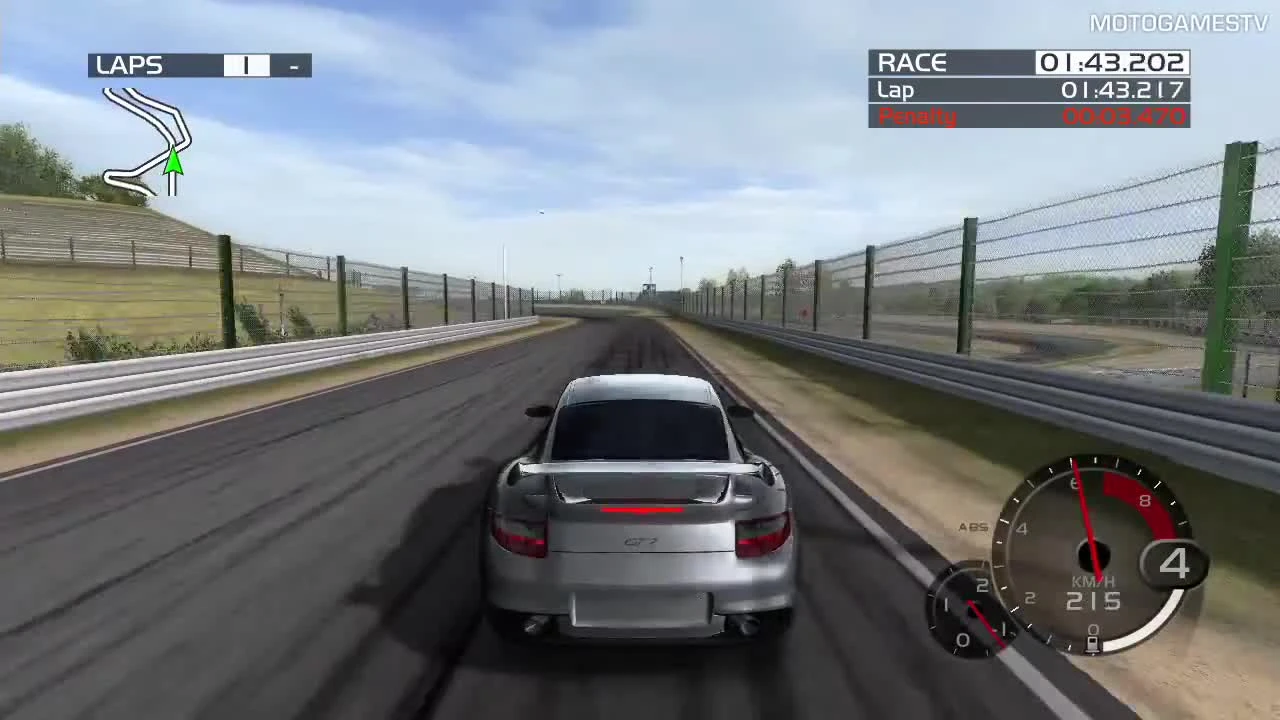Select the RACE label tab
Screen dimensions: 1280x720
point(911,62)
